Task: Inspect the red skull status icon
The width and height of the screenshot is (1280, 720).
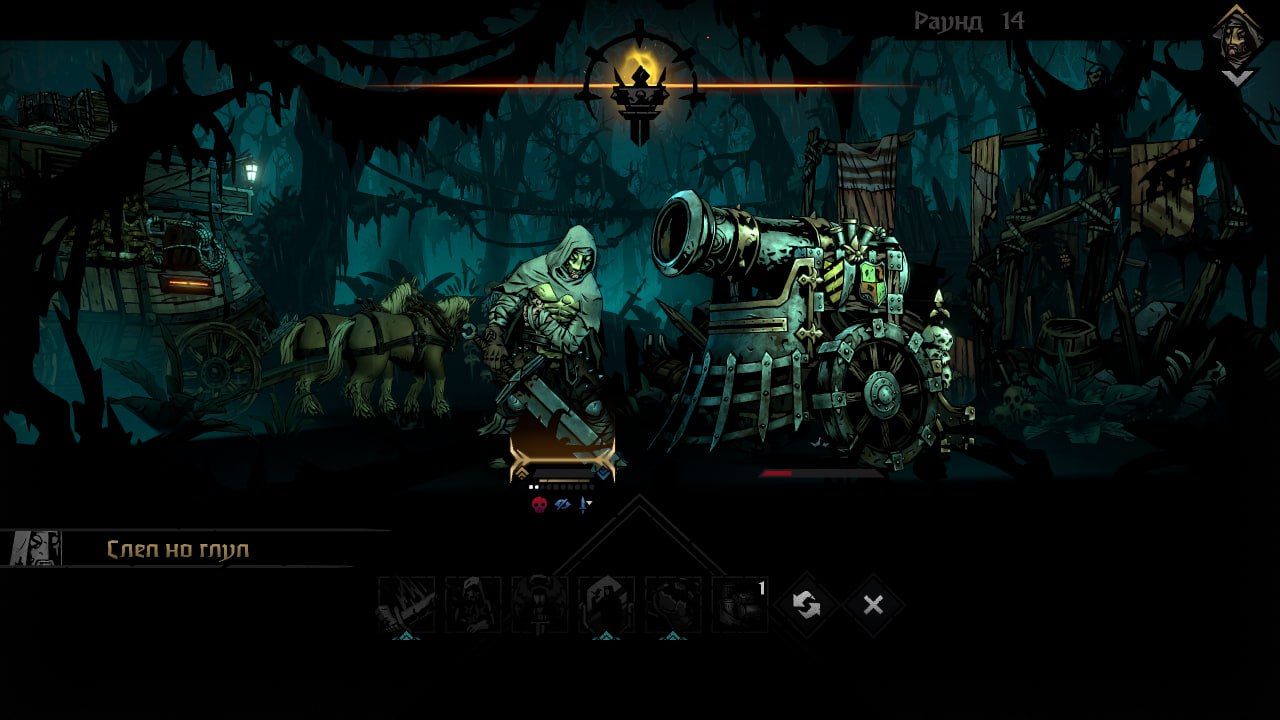Action: pyautogui.click(x=539, y=504)
